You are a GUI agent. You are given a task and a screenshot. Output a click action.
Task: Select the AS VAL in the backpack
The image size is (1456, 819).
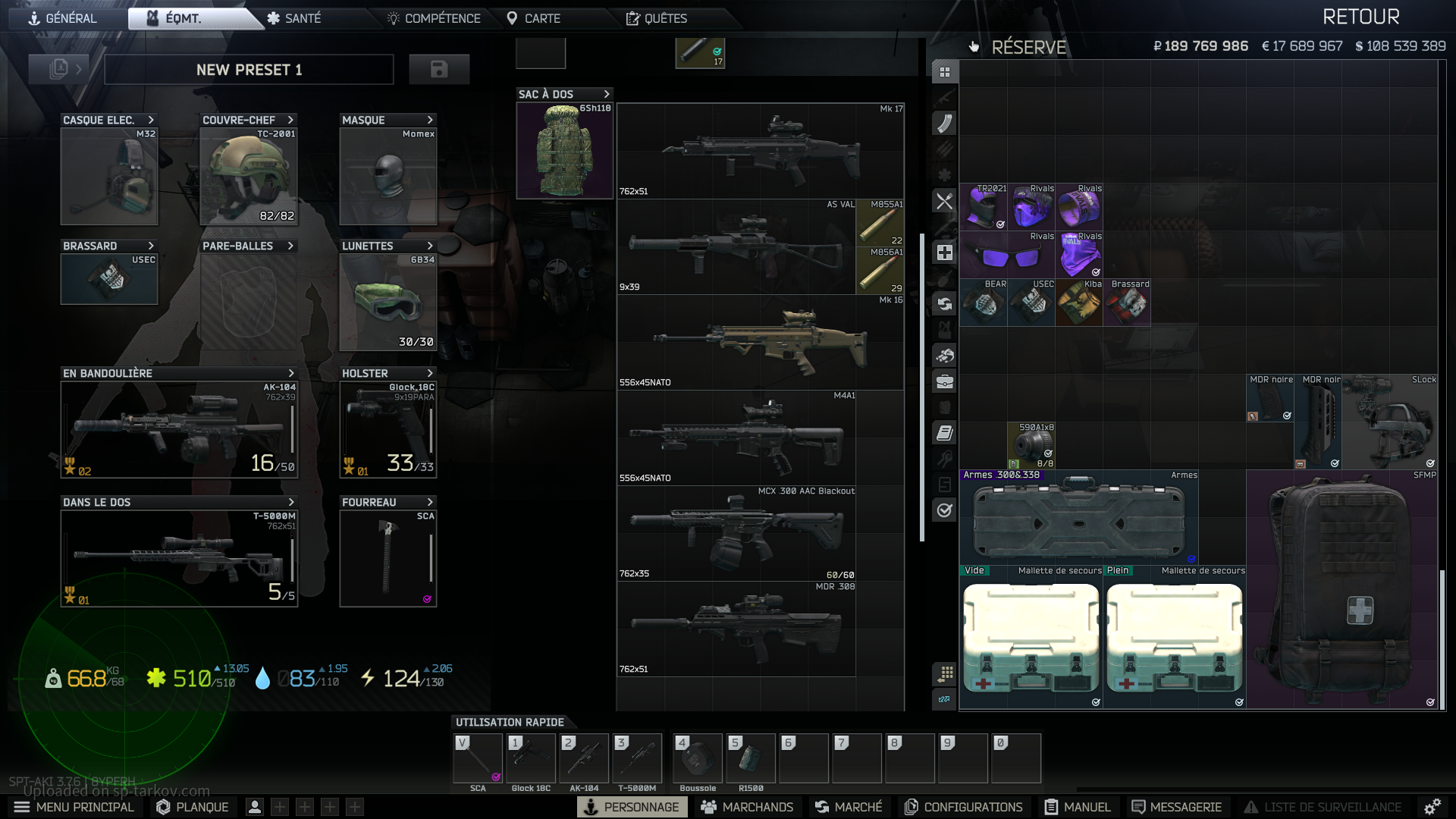[736, 247]
